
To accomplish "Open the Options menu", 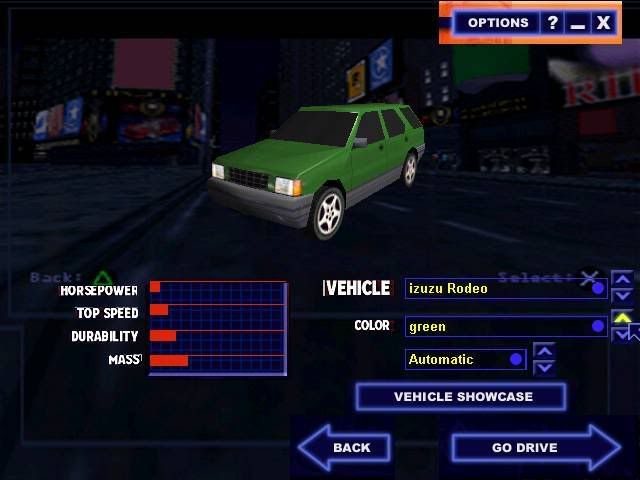I will coord(497,23).
